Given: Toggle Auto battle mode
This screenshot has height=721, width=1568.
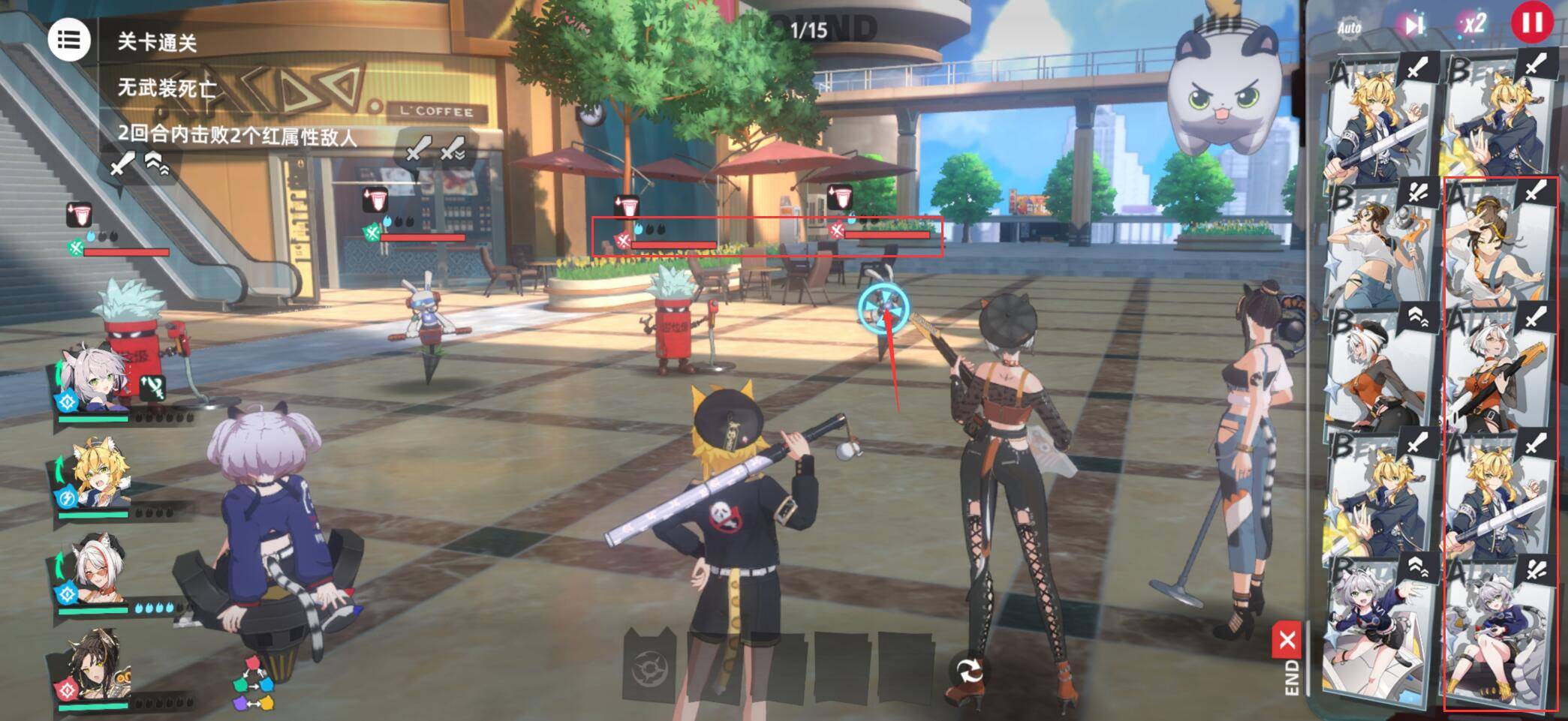Looking at the screenshot, I should click(1350, 28).
